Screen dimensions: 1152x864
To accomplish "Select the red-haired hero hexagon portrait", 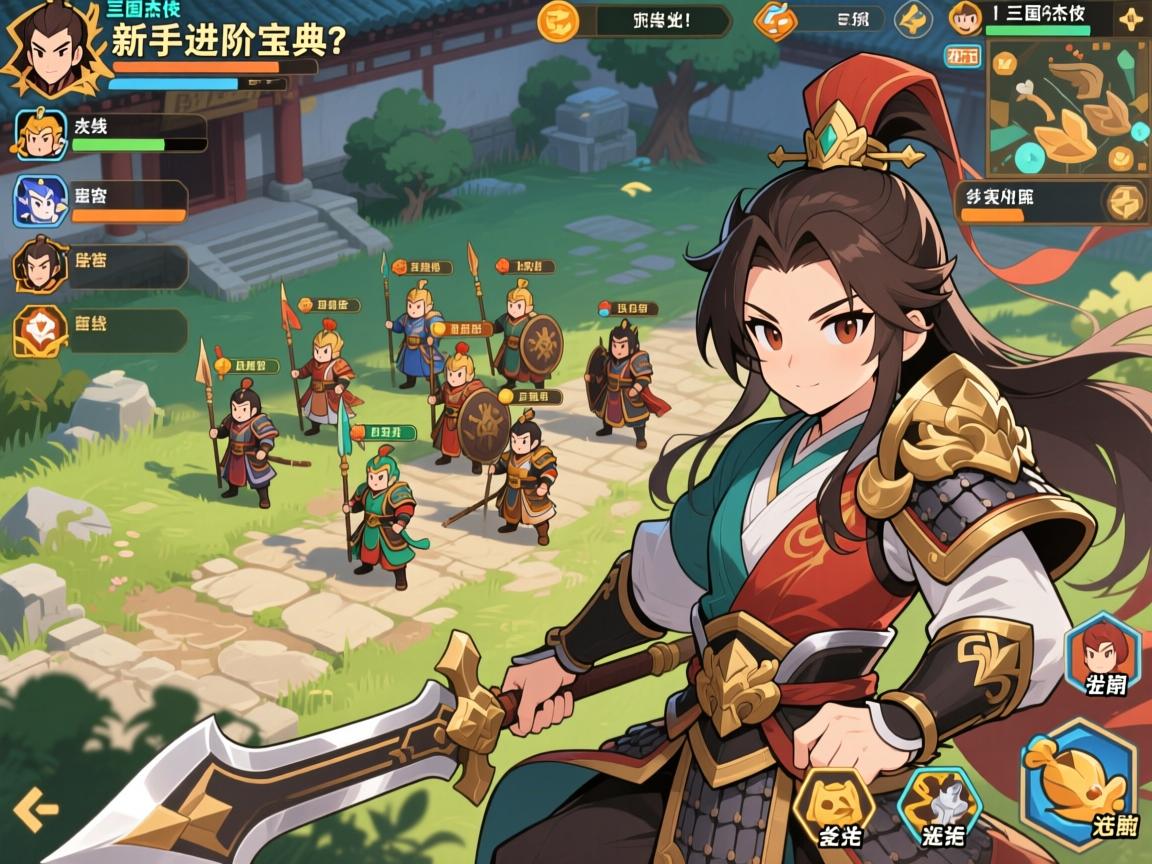I will point(1103,656).
